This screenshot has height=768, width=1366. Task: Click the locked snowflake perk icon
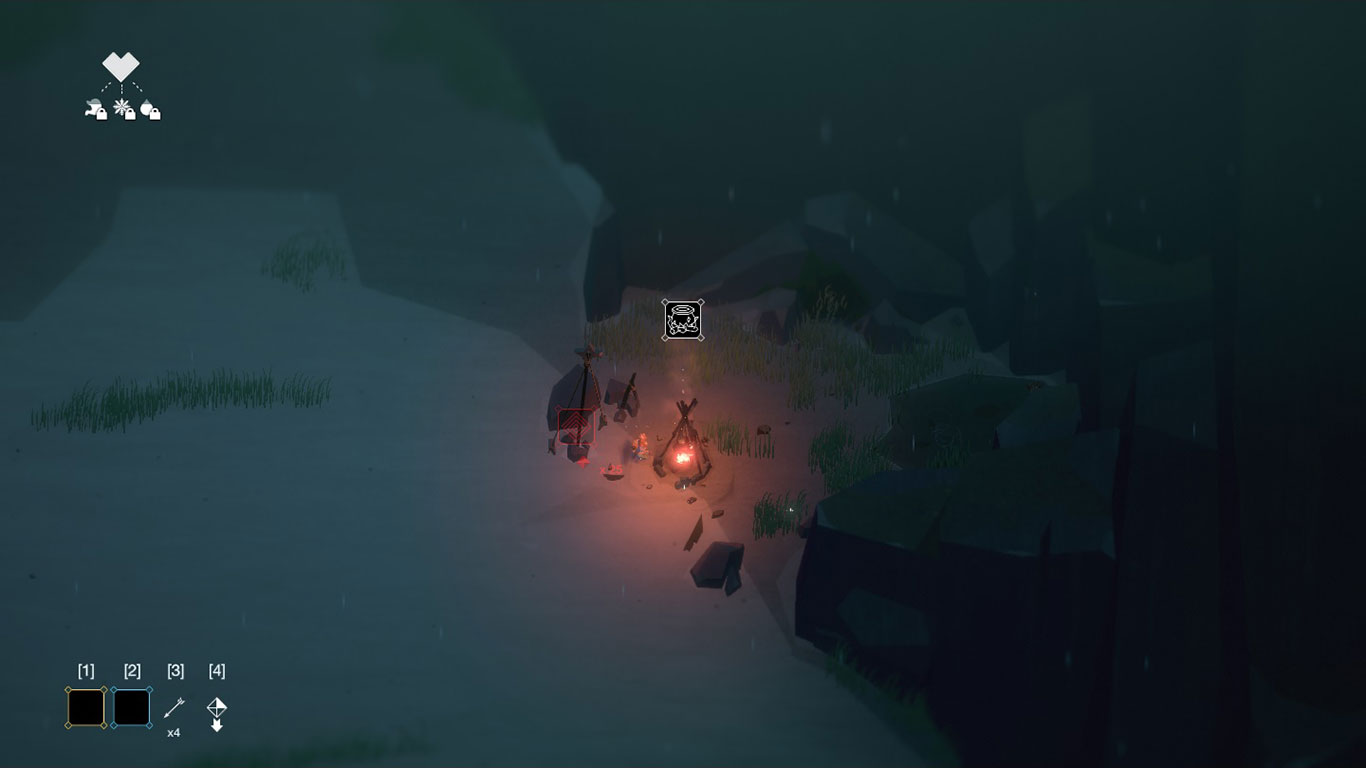tap(125, 109)
